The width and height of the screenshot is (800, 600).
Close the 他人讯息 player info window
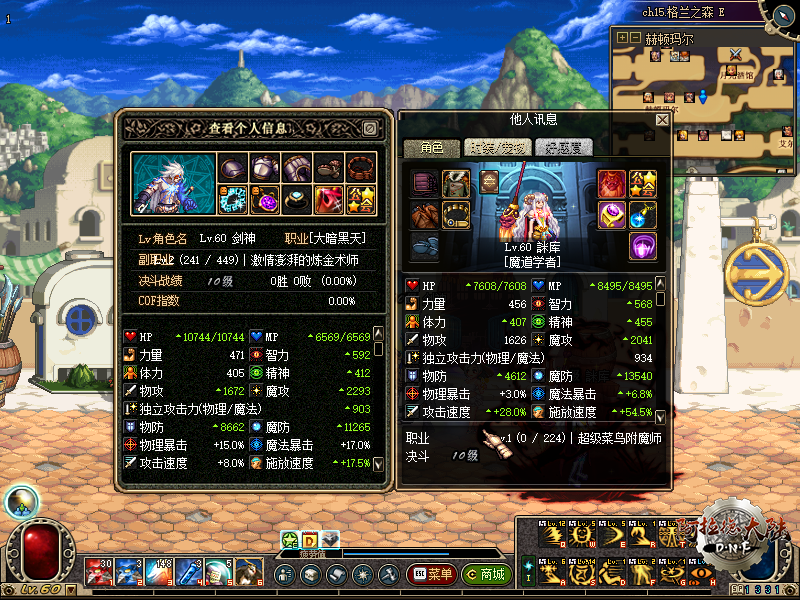pyautogui.click(x=661, y=120)
